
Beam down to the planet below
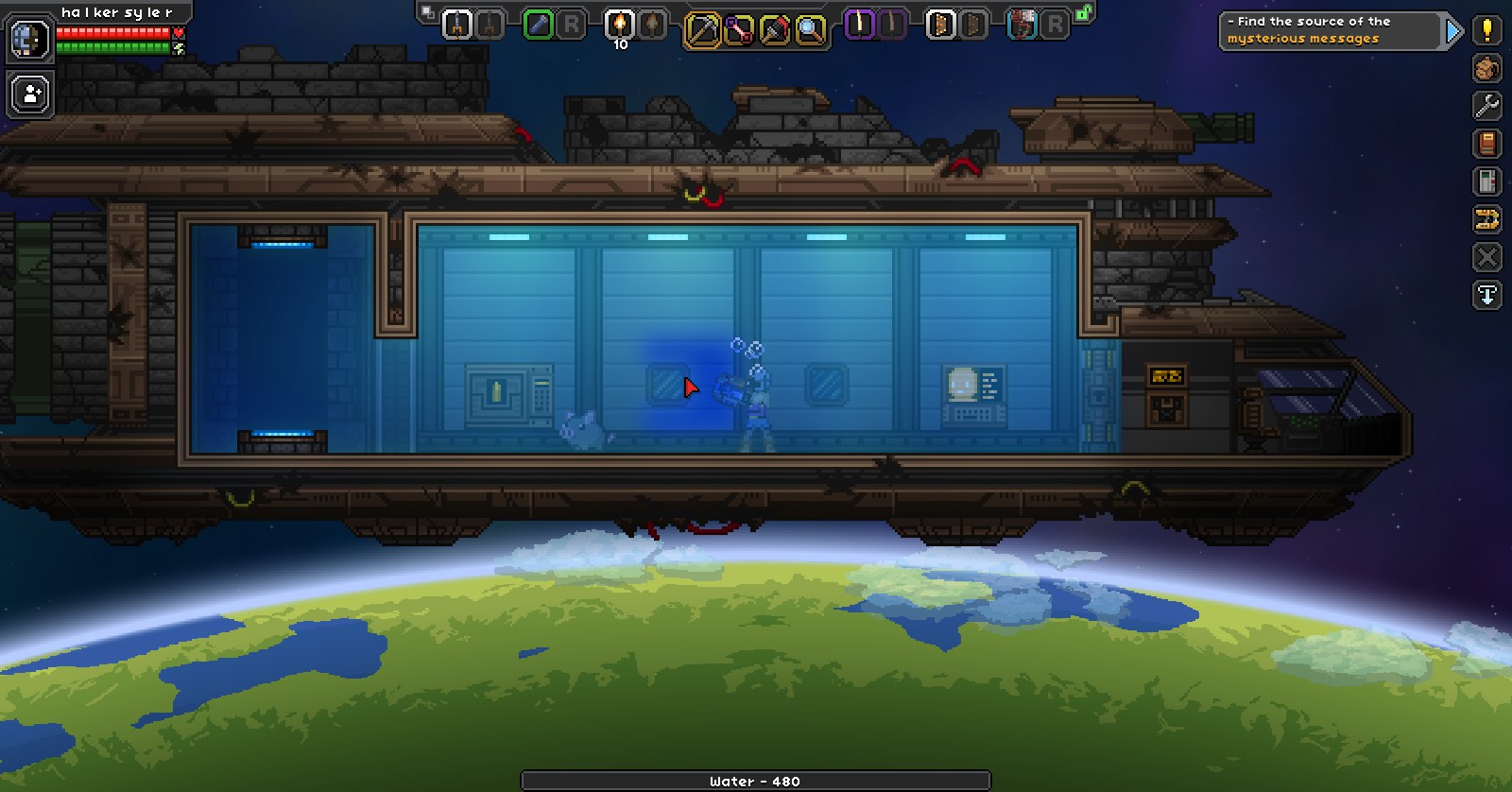pos(1486,295)
